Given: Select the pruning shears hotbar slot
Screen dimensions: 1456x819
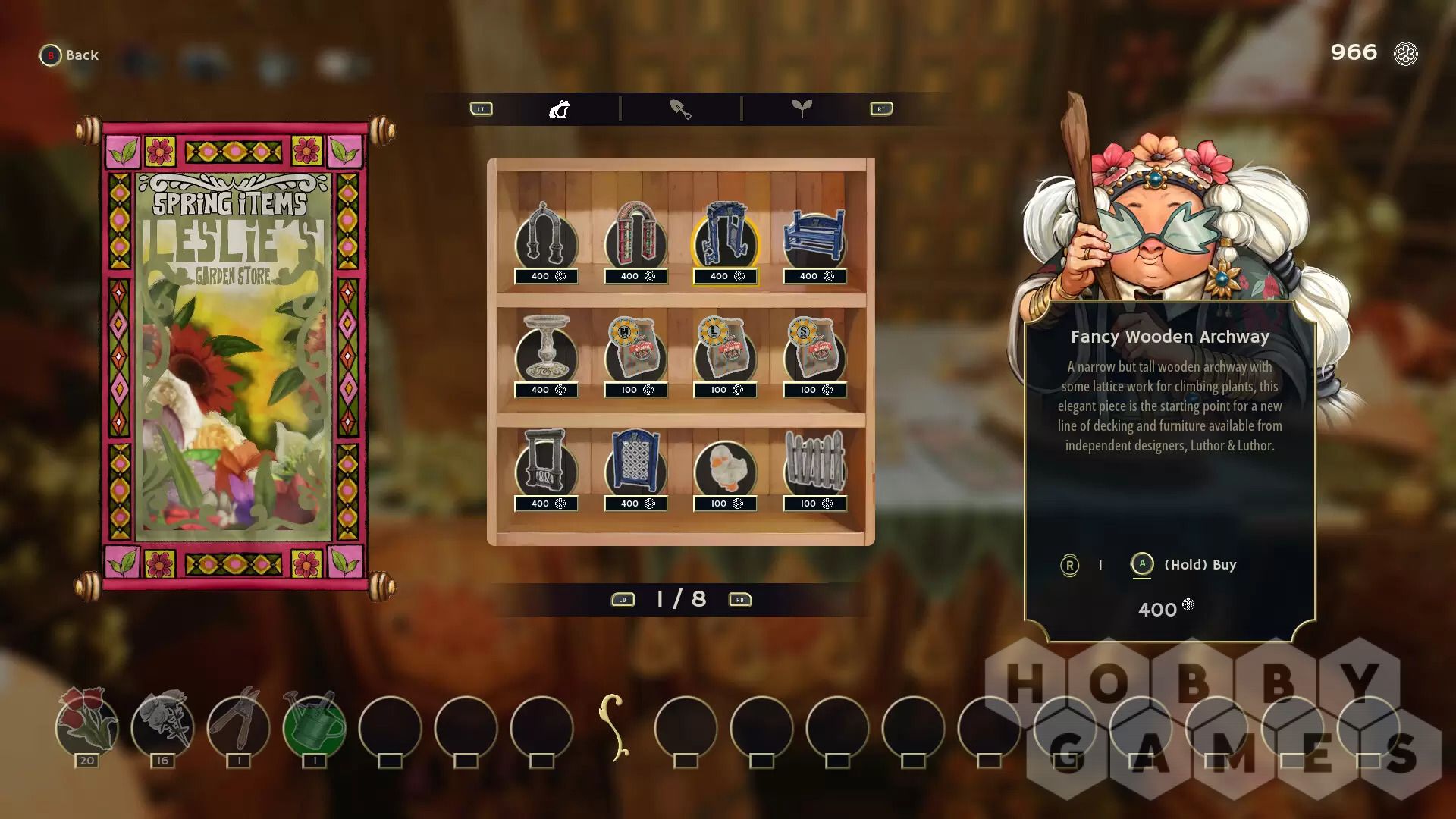Looking at the screenshot, I should tap(238, 725).
